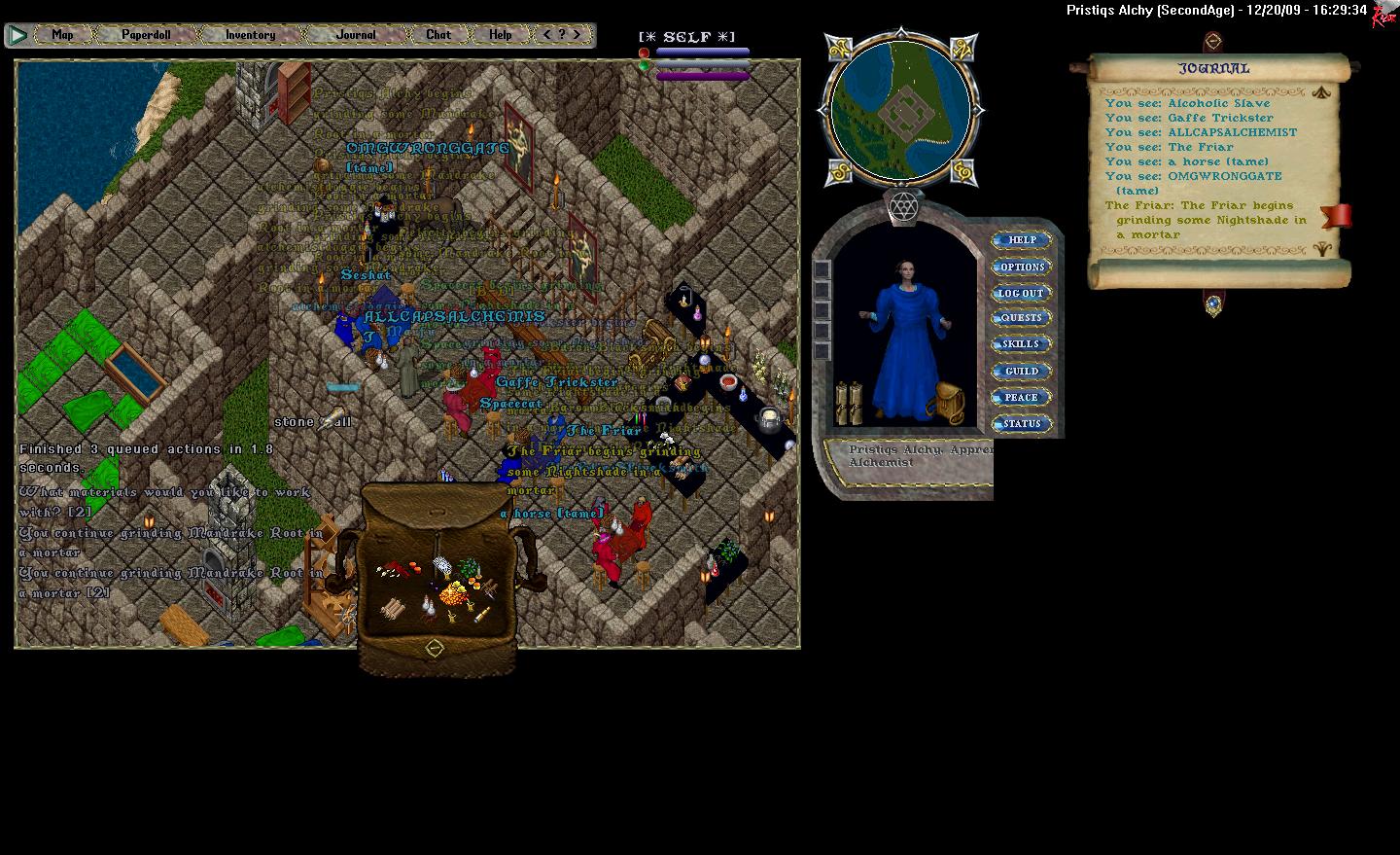Click the backpack icon on the paperdoll
Image resolution: width=1400 pixels, height=855 pixels.
[x=949, y=402]
